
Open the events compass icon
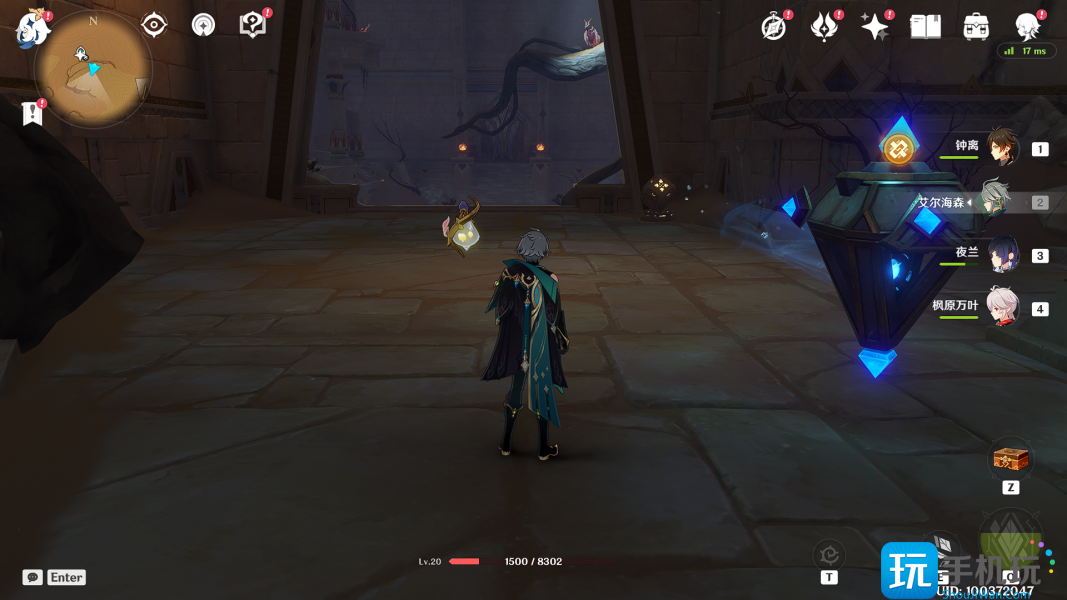773,27
